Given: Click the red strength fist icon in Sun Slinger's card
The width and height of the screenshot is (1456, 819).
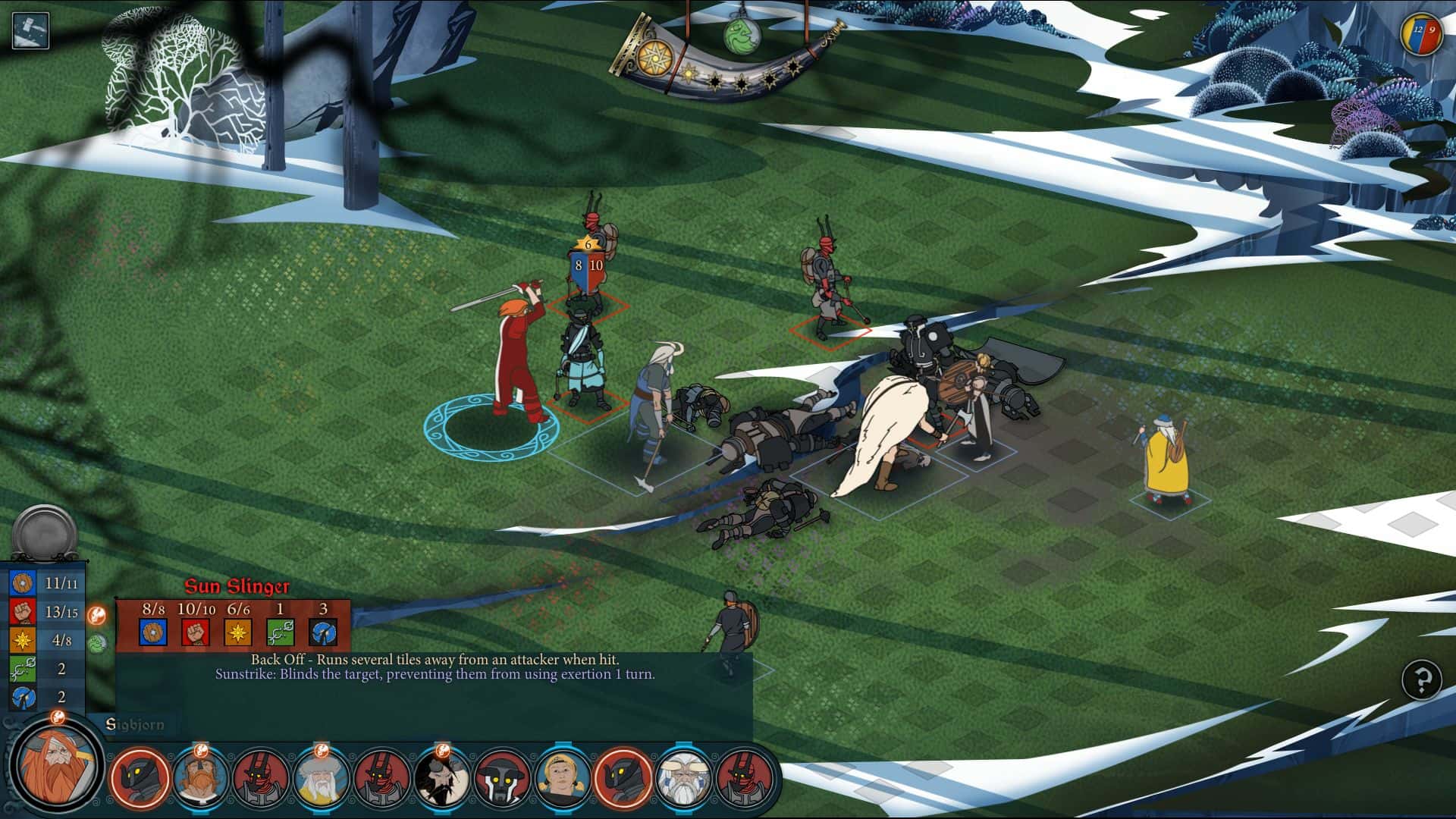Looking at the screenshot, I should [194, 632].
